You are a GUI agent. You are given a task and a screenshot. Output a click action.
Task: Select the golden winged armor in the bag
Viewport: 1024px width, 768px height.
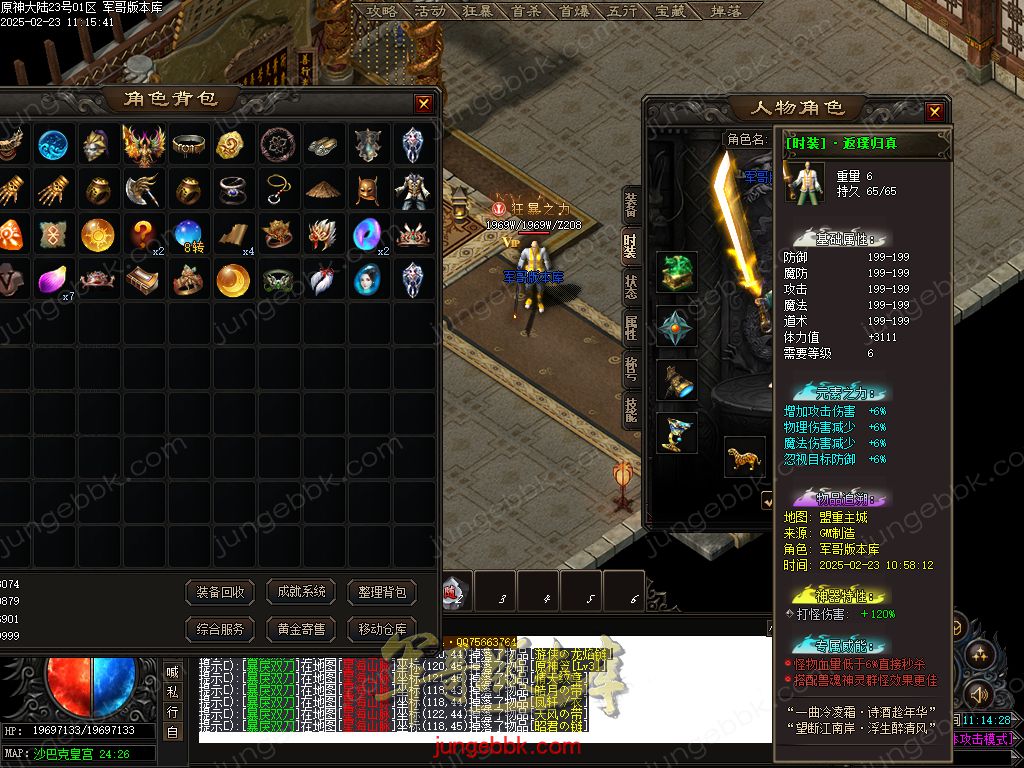[x=143, y=145]
